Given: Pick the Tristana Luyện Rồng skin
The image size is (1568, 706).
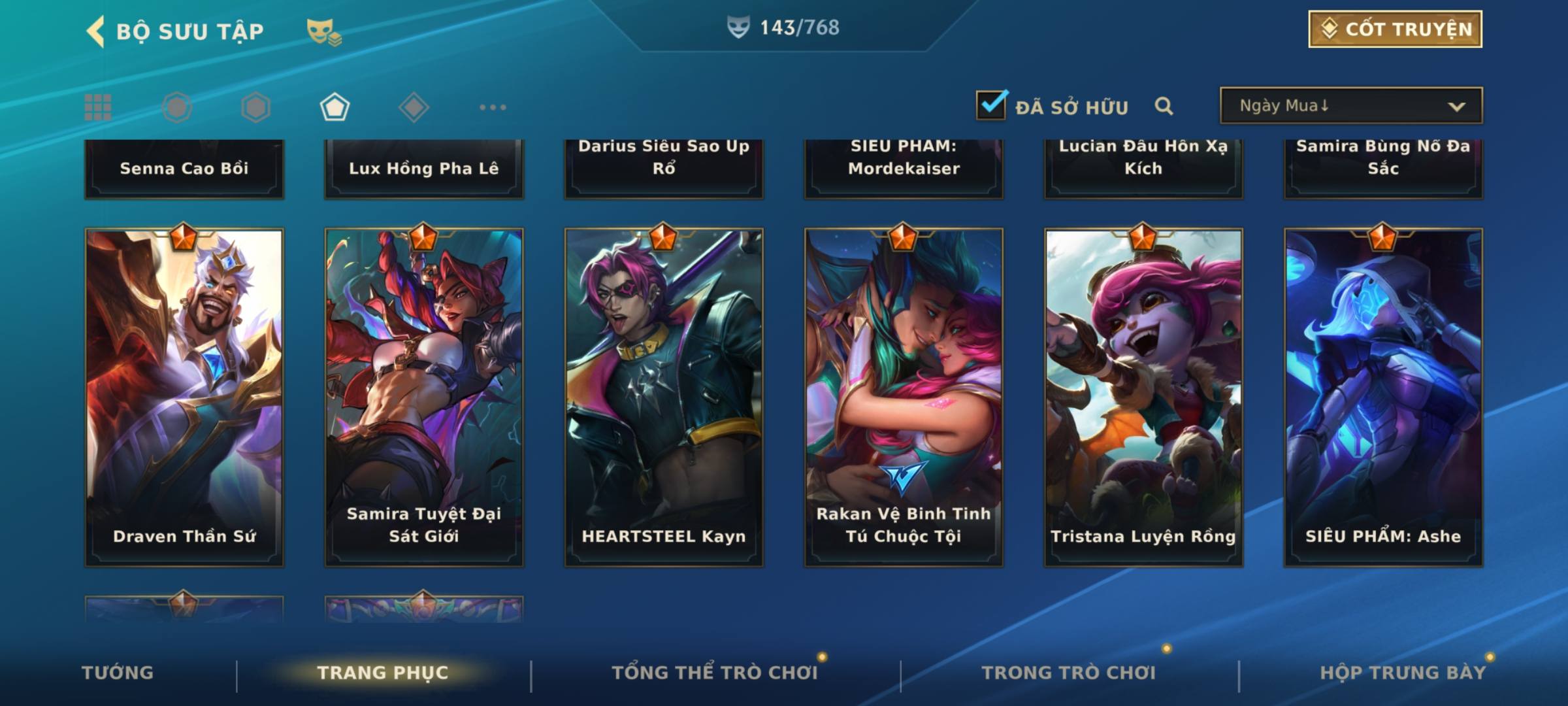Looking at the screenshot, I should tap(1143, 397).
